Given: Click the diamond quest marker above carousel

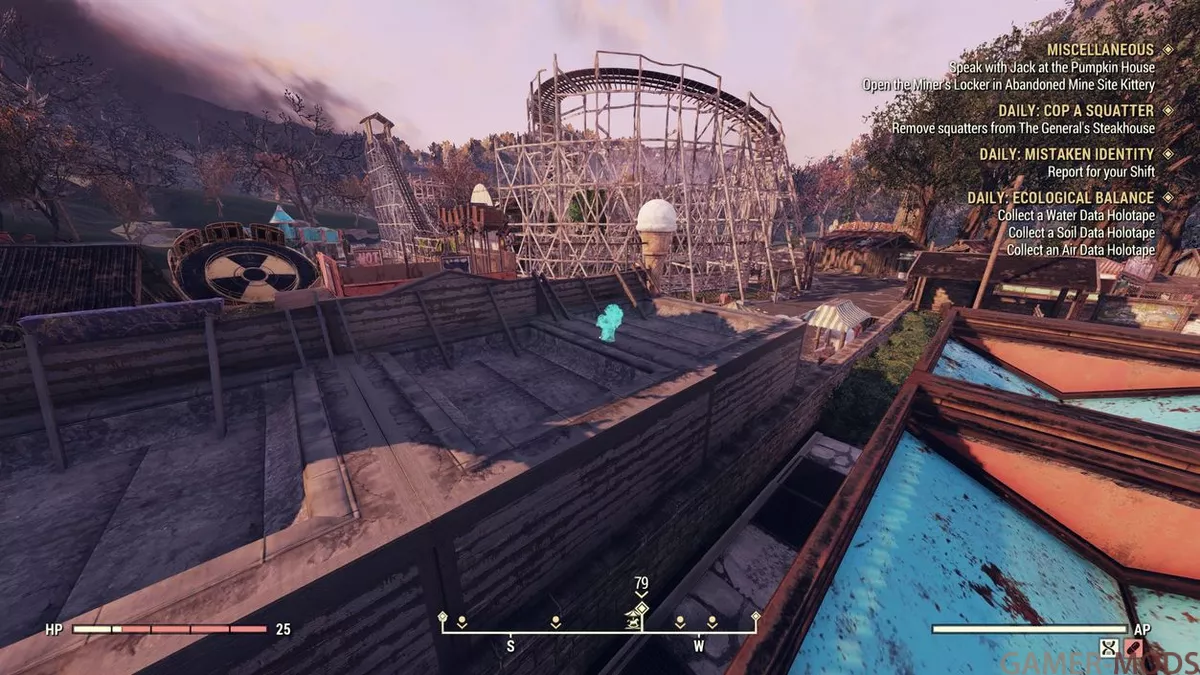Looking at the screenshot, I should 641,607.
